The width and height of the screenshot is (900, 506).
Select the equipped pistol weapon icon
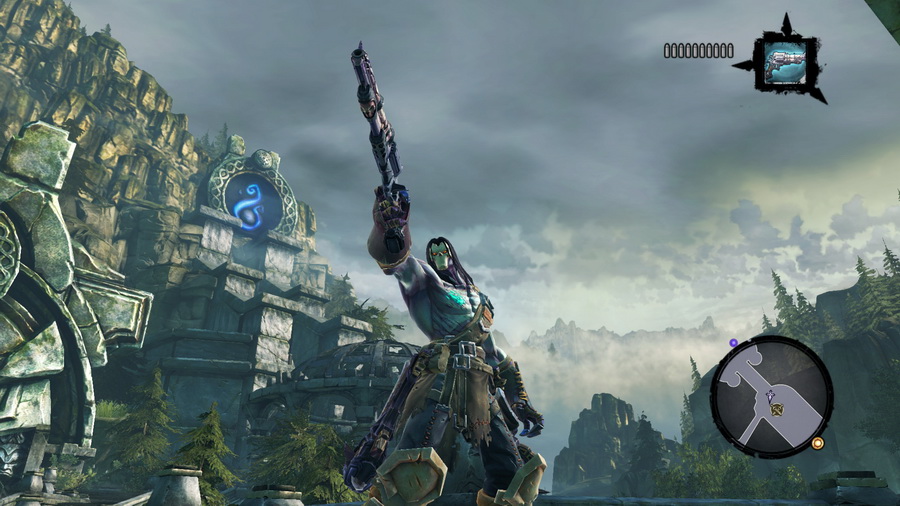[785, 61]
